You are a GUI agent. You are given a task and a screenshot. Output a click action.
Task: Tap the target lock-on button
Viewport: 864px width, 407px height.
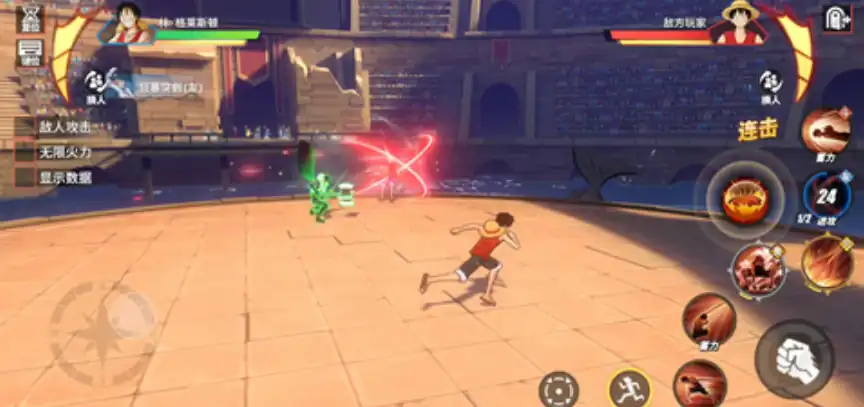tap(558, 389)
